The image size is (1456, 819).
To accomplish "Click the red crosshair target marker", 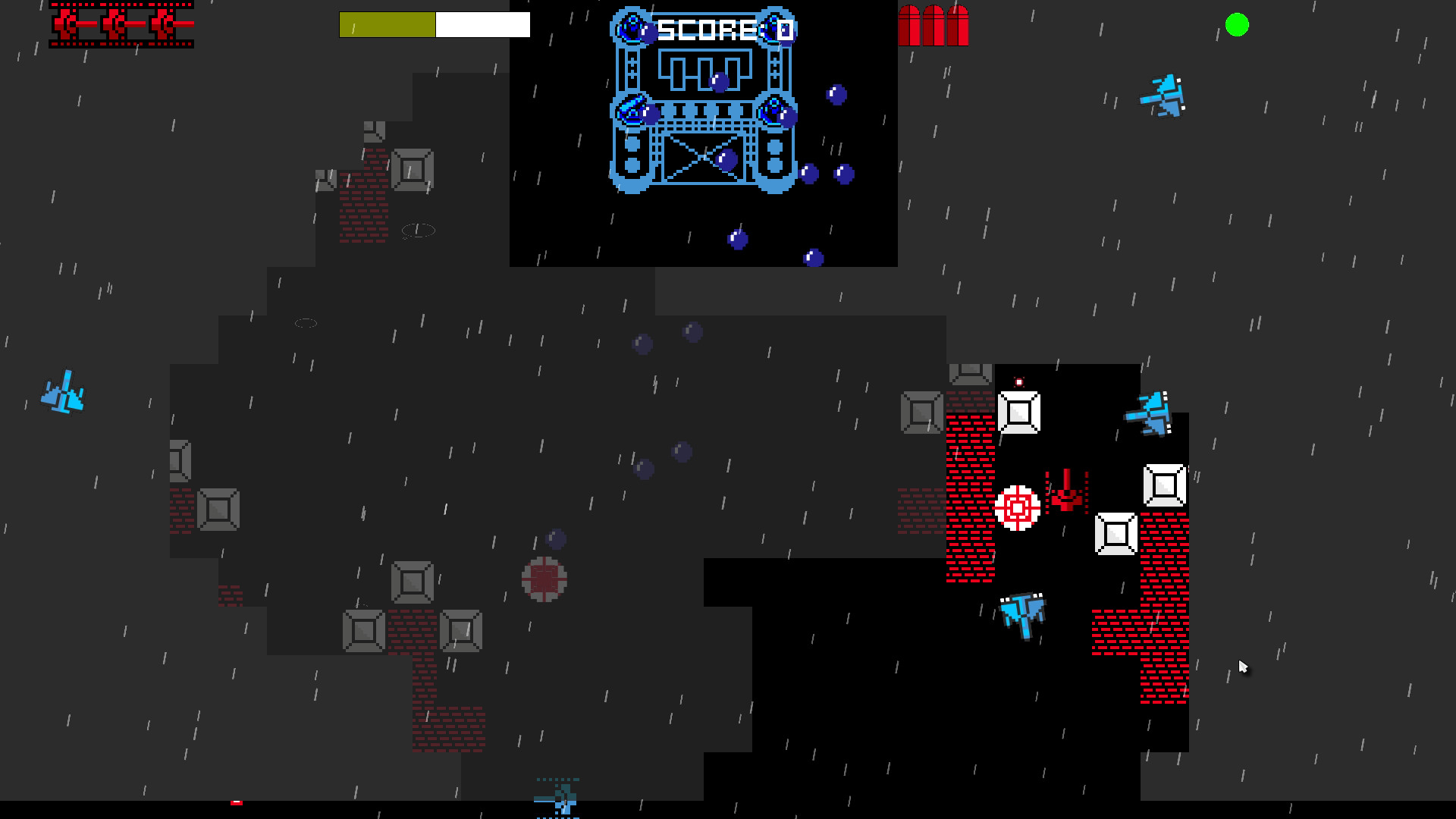I will pos(1017,510).
